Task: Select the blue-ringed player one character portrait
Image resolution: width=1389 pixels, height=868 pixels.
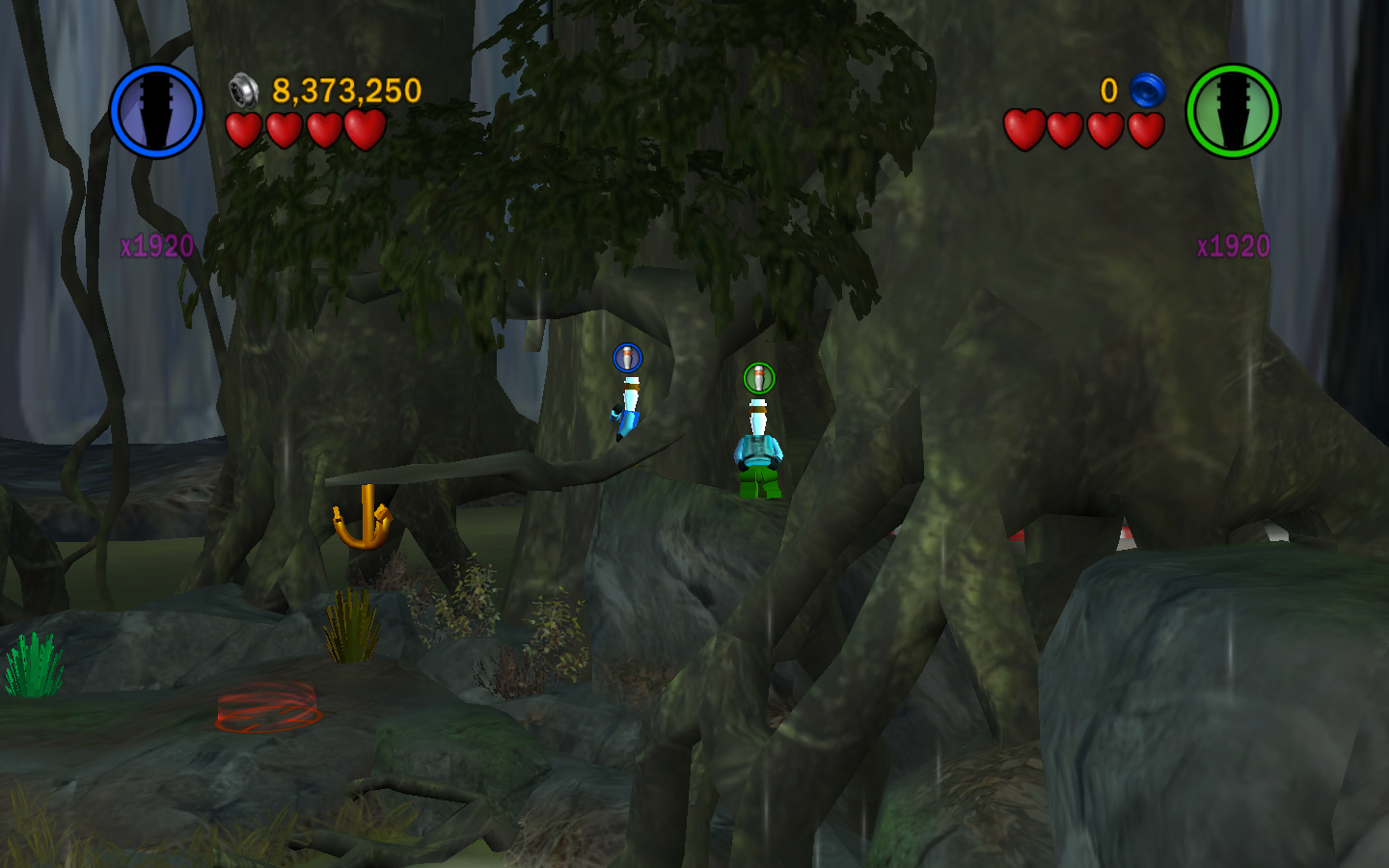Action: pyautogui.click(x=156, y=111)
